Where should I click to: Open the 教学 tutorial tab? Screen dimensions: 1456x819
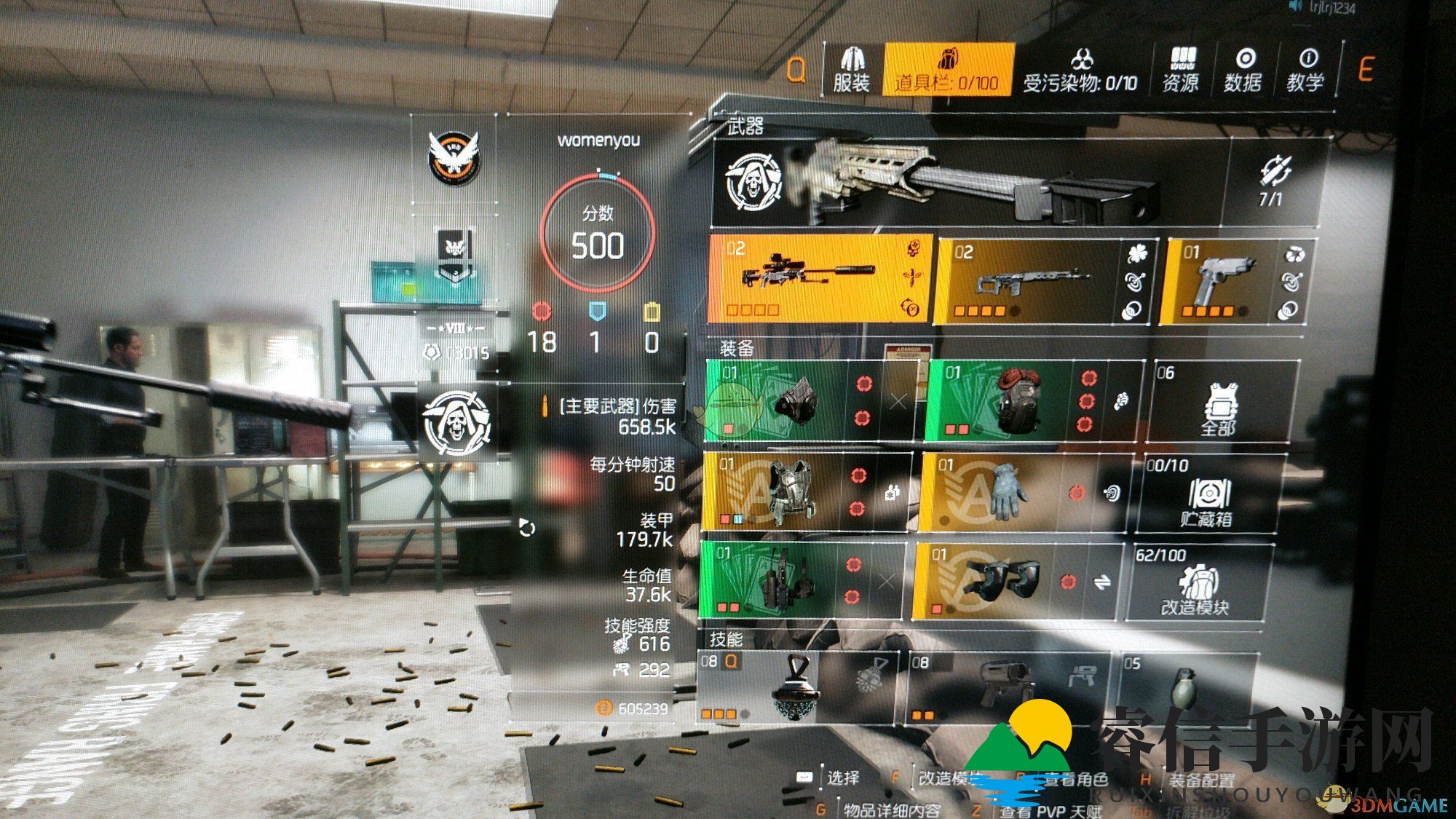(1305, 71)
